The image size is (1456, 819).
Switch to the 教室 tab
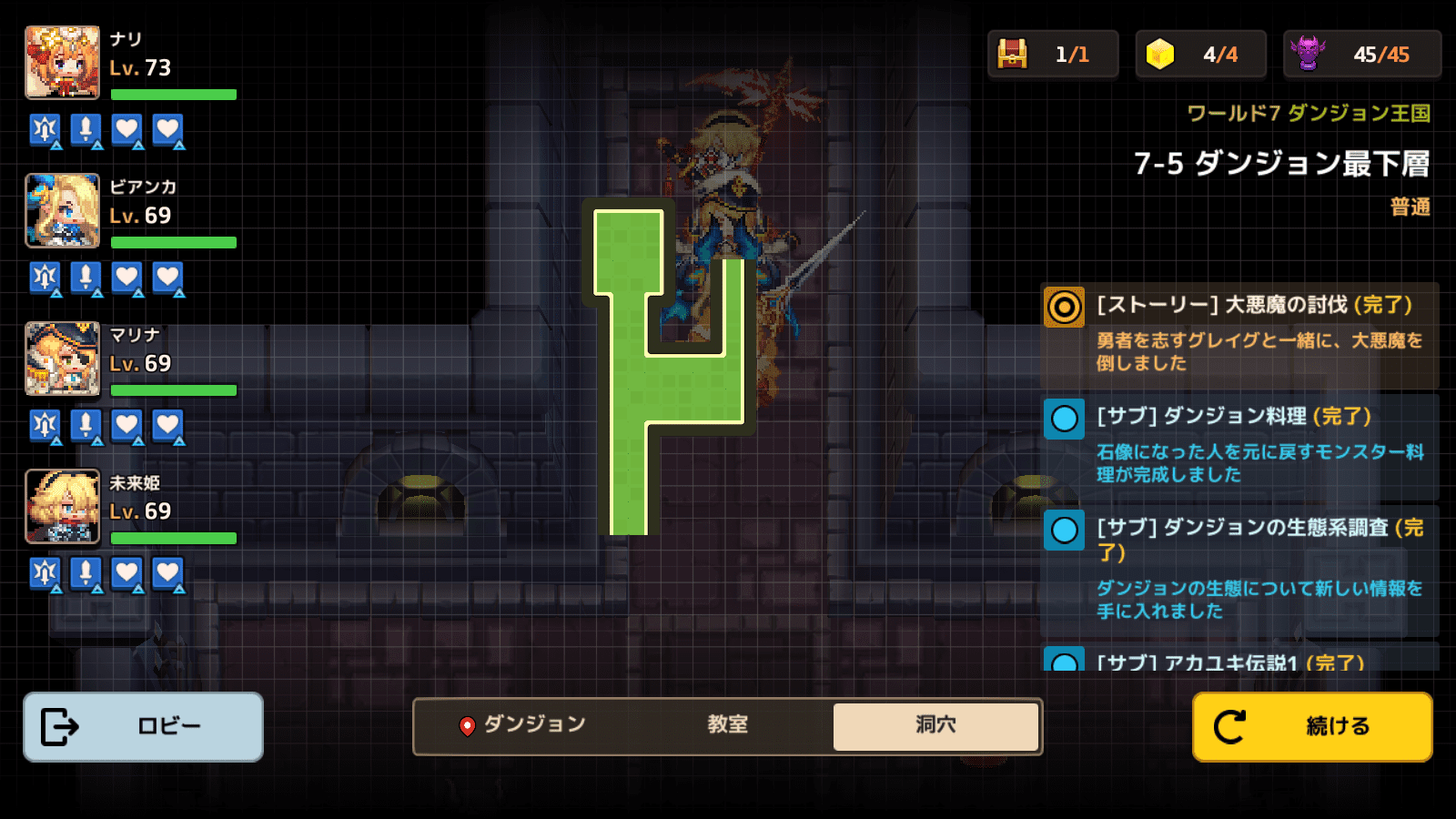725,725
